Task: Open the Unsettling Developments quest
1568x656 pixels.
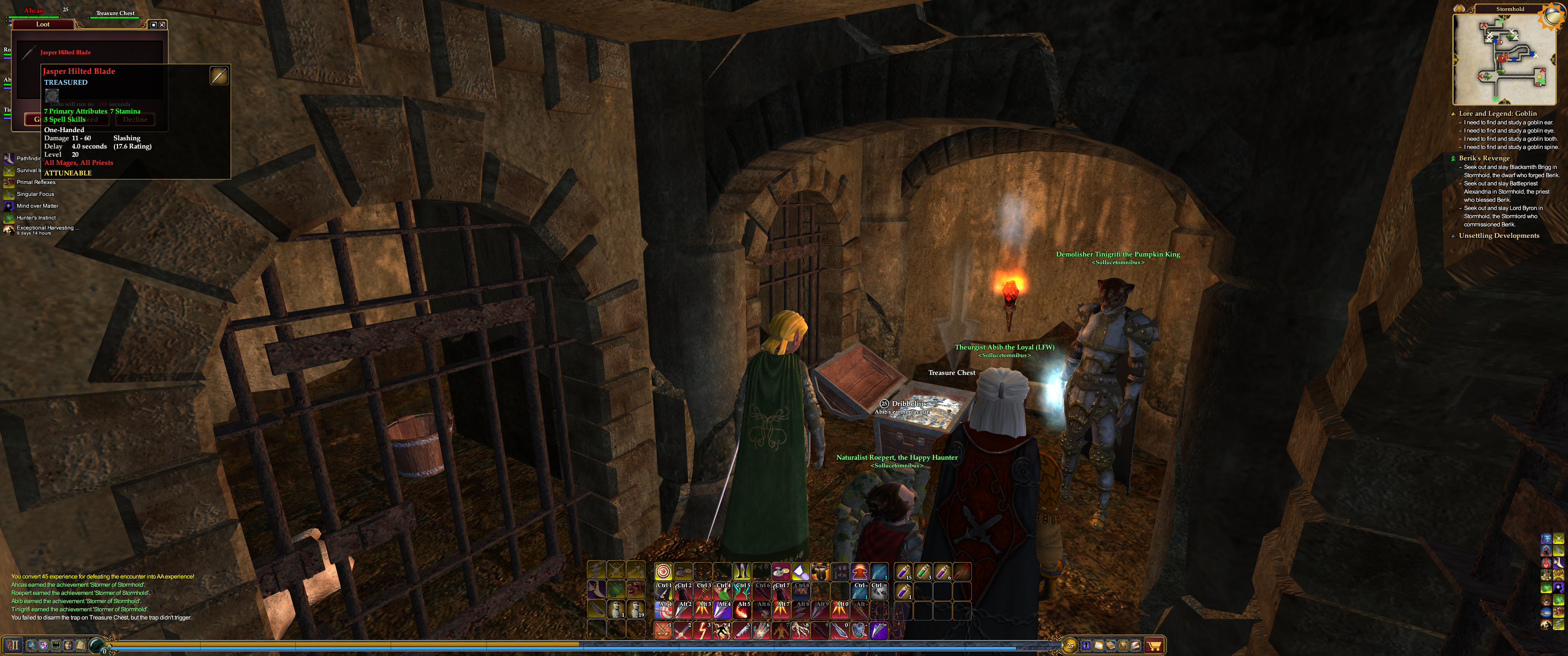Action: pos(1499,236)
